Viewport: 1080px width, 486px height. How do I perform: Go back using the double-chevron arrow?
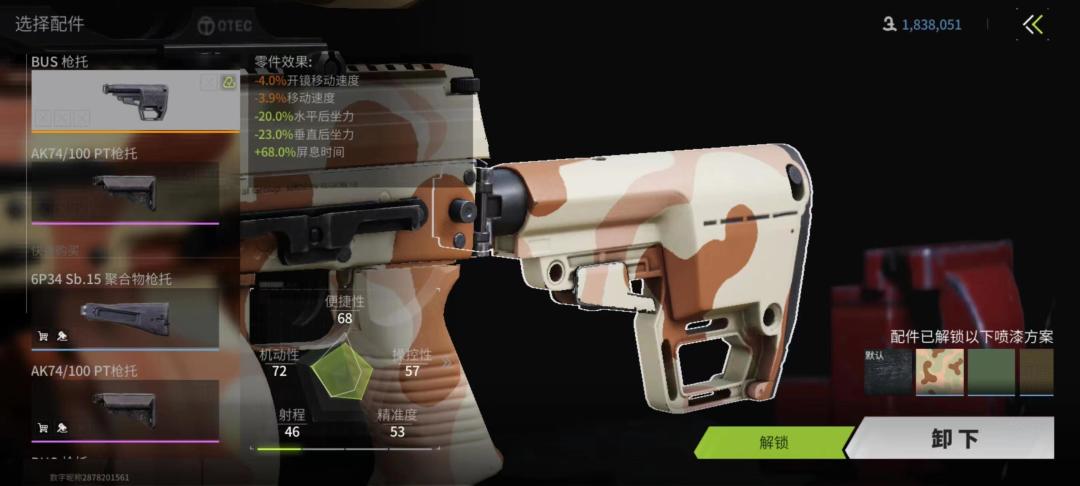click(x=1033, y=24)
